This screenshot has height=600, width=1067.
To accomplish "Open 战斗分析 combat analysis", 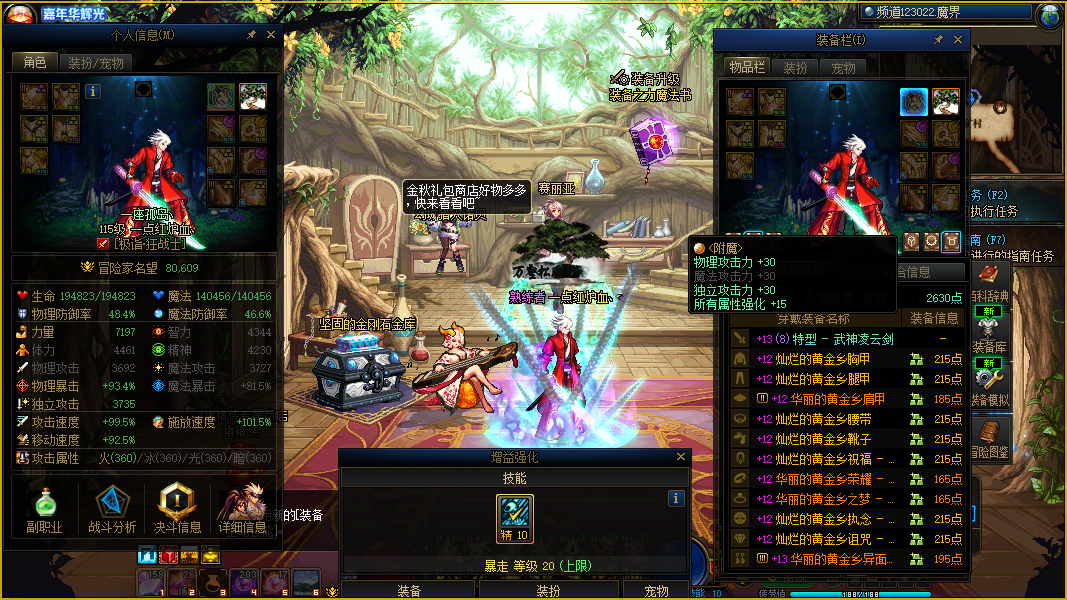I will (112, 508).
